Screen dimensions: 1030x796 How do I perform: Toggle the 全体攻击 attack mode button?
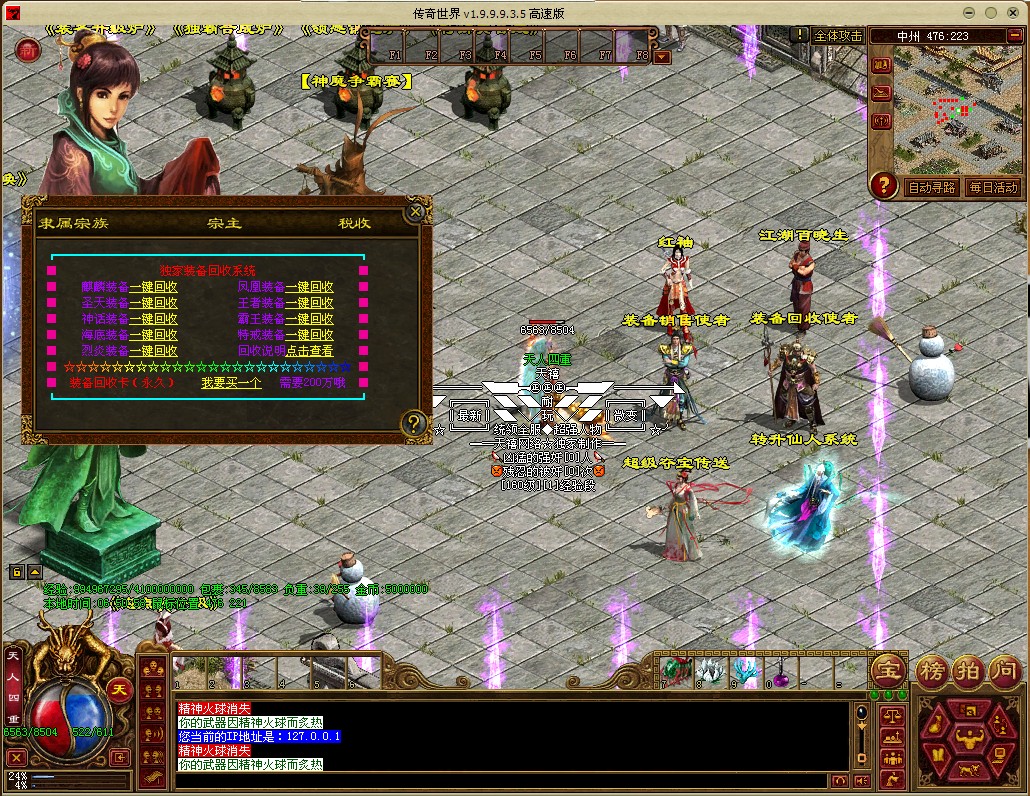837,35
